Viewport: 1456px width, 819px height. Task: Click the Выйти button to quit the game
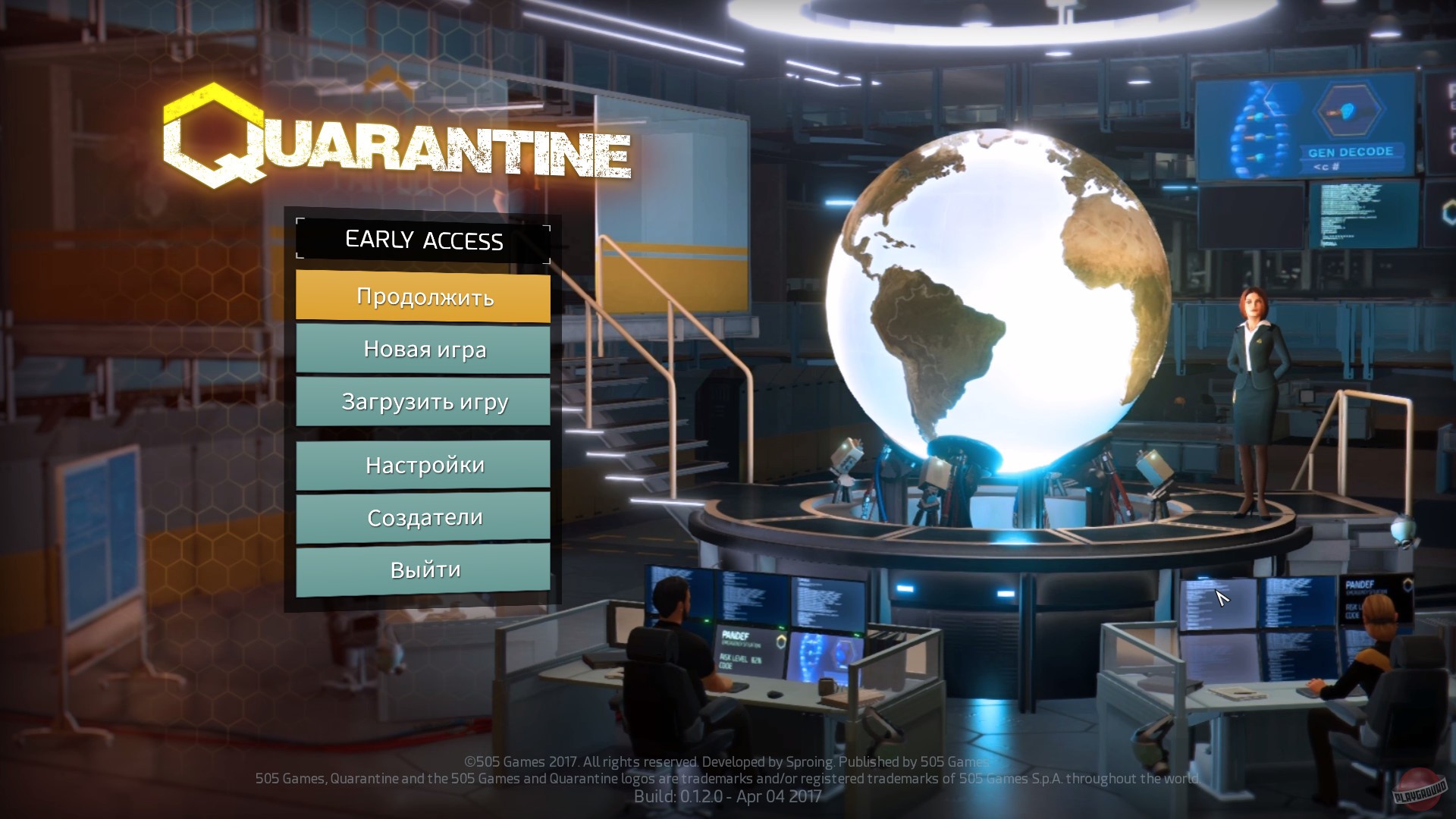423,570
